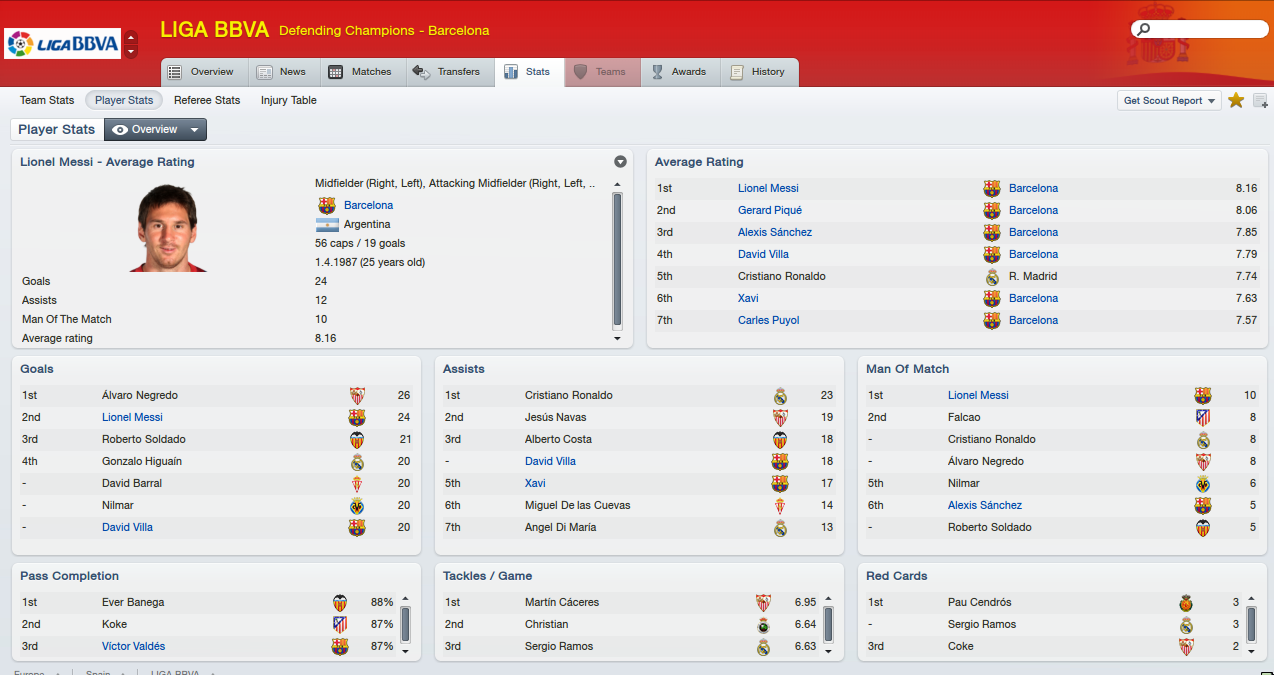The width and height of the screenshot is (1274, 675).
Task: Expand the Lionel Messi panel options arrow
Action: click(620, 162)
